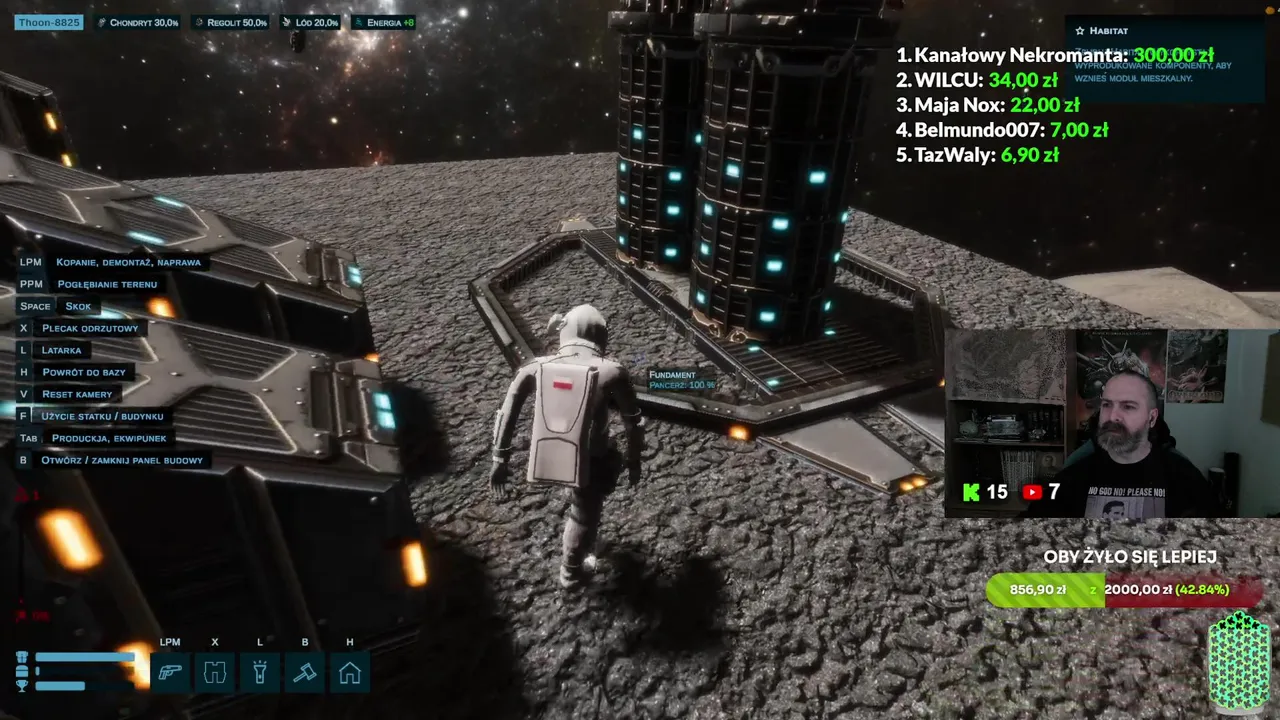Select the Thoon-8825 asteroid name tag
This screenshot has height=720, width=1280.
point(48,22)
